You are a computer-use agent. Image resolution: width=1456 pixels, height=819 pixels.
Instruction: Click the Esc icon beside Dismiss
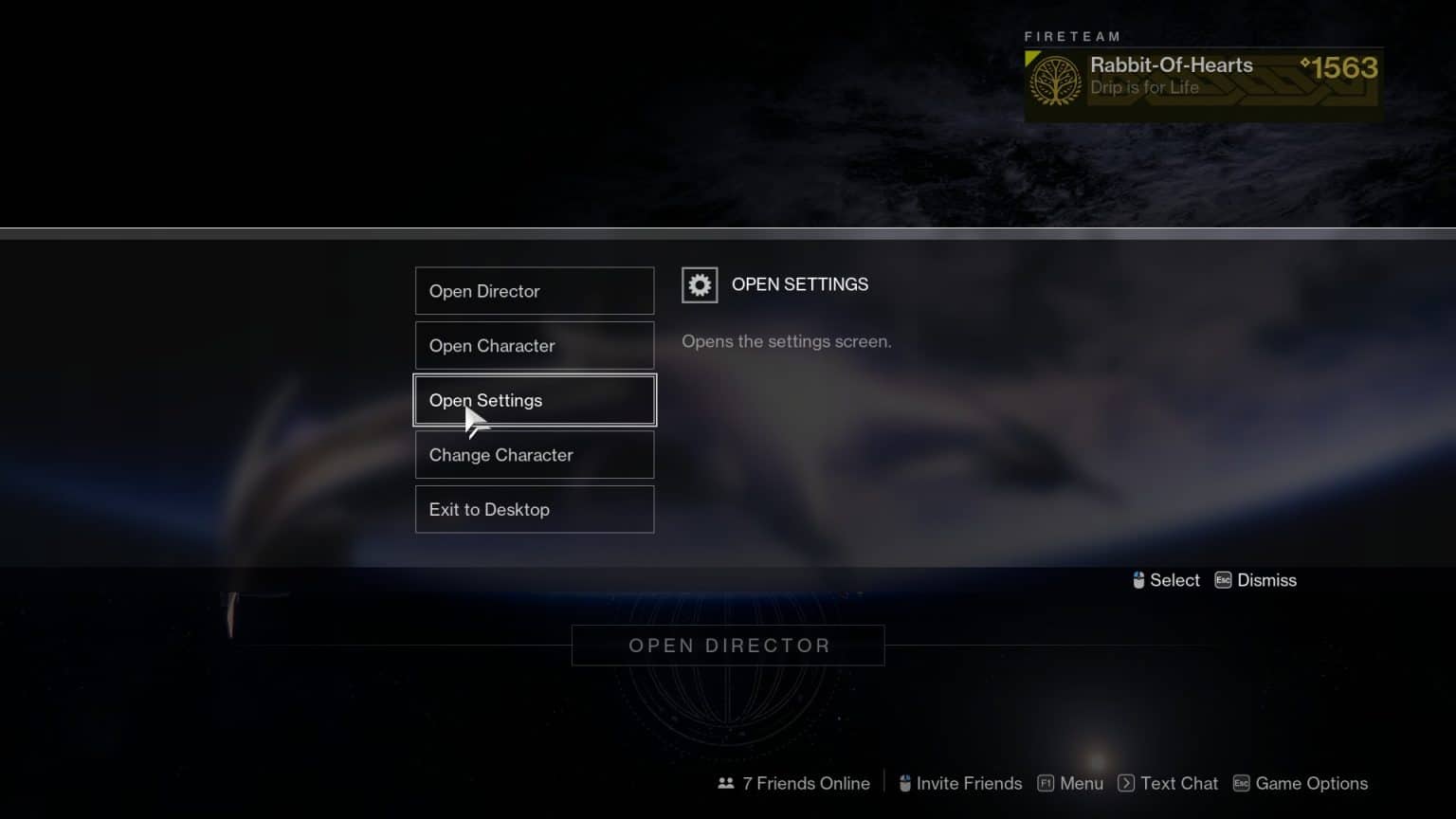click(1221, 579)
